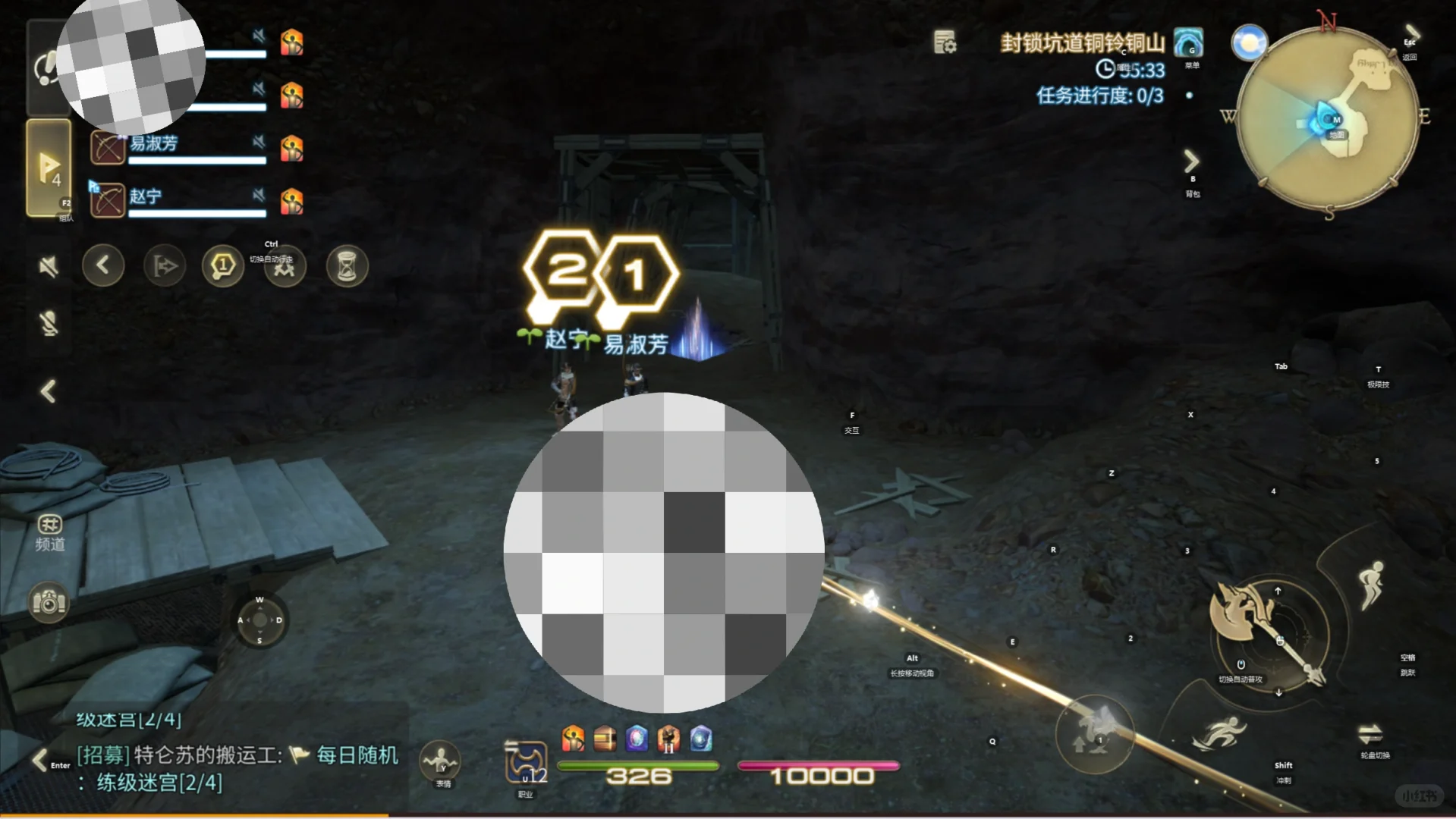Viewport: 1456px width, 819px height.
Task: Open the circular minimap
Action: (1327, 118)
